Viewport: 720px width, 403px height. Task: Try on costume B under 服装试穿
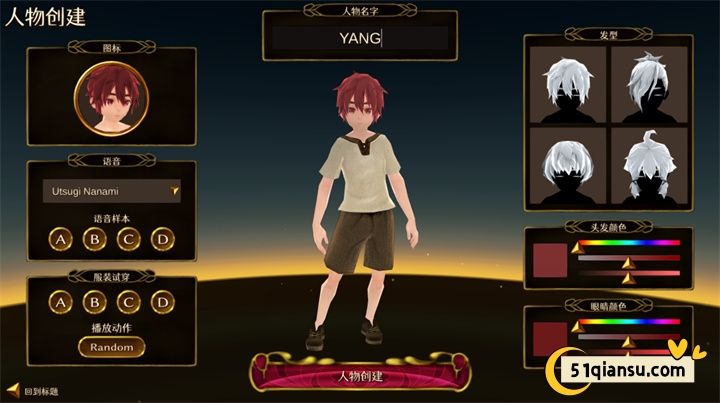[x=94, y=302]
